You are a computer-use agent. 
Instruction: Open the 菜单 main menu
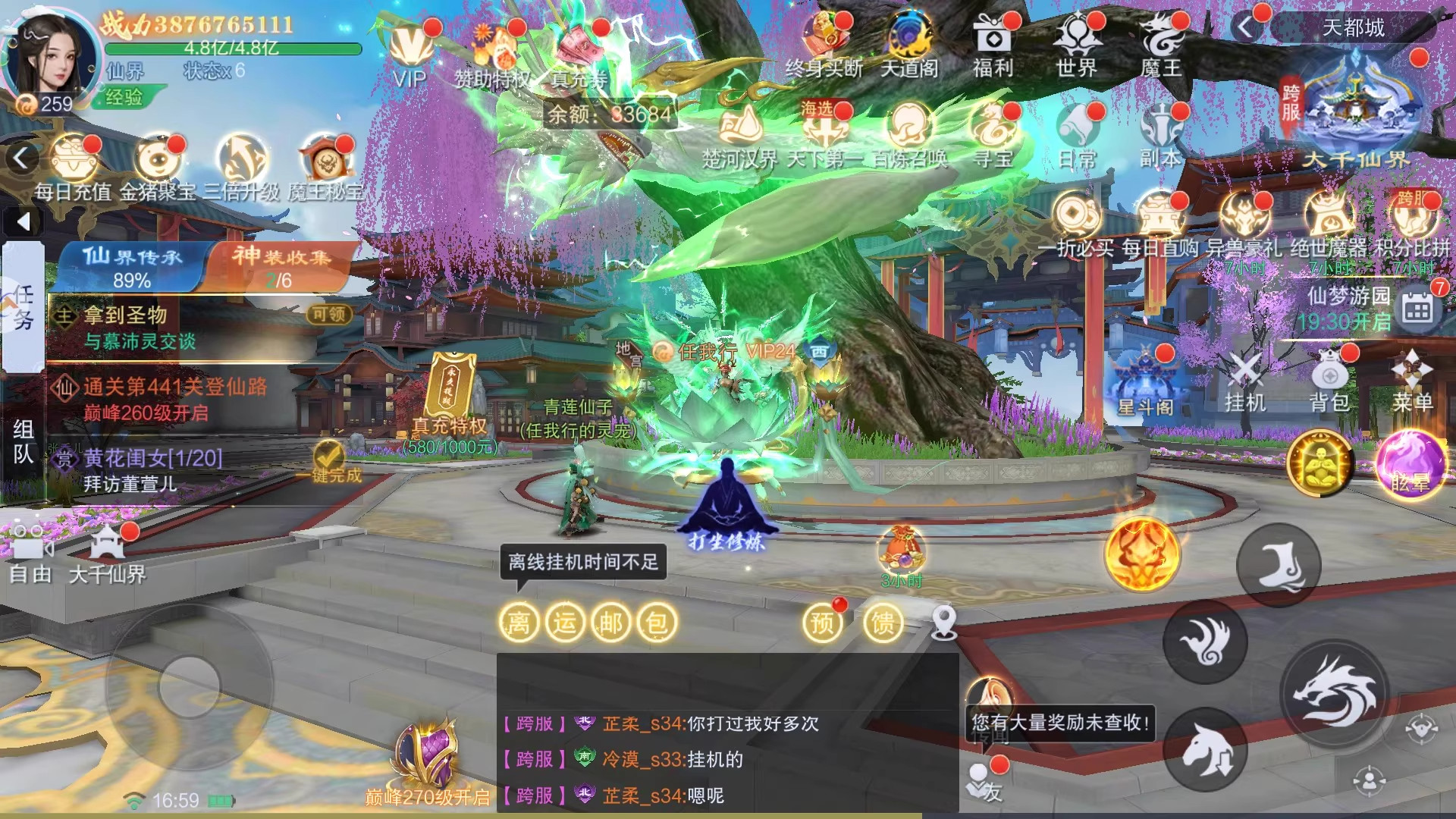tap(1412, 381)
